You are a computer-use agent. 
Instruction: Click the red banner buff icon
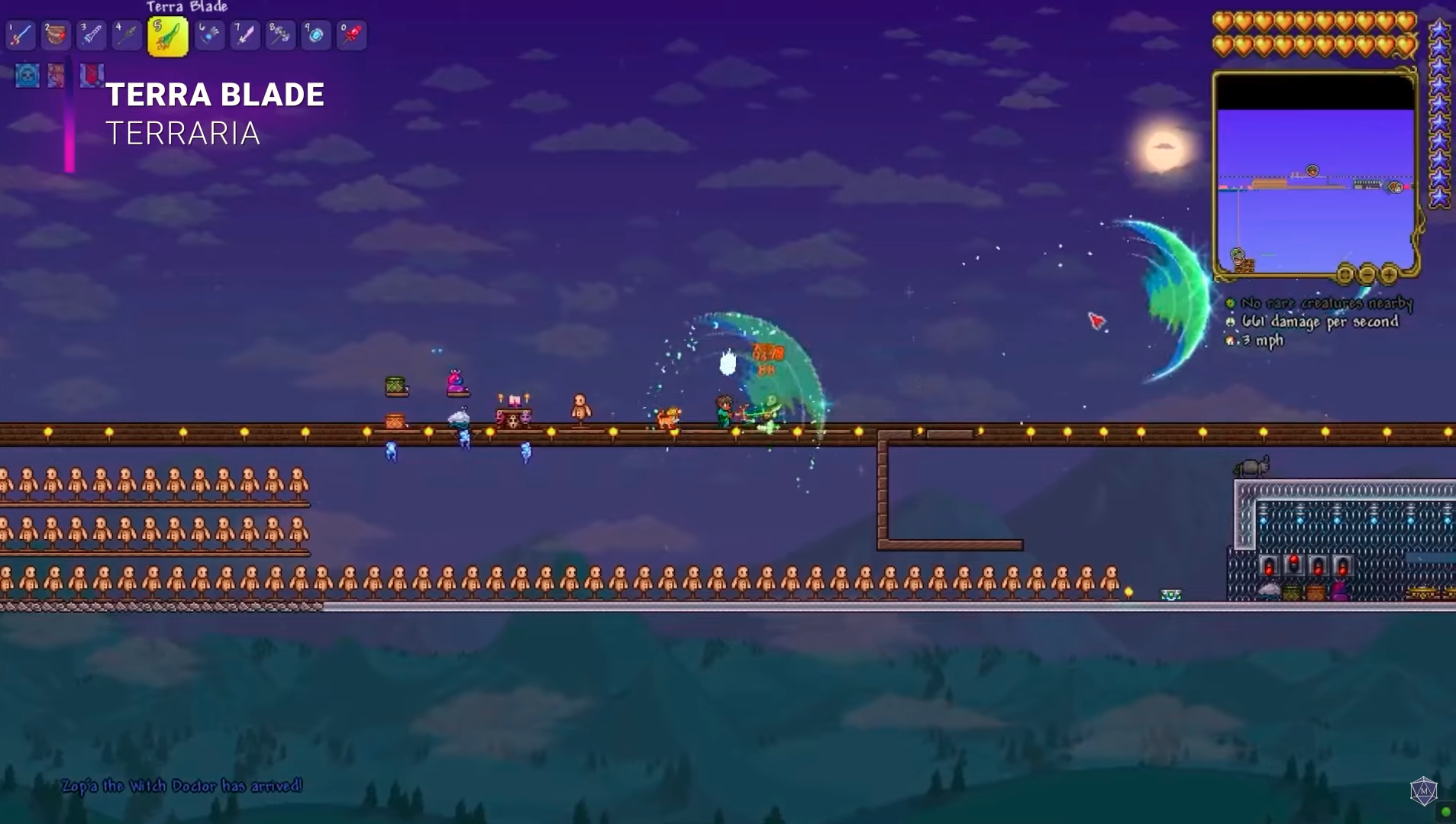[92, 75]
